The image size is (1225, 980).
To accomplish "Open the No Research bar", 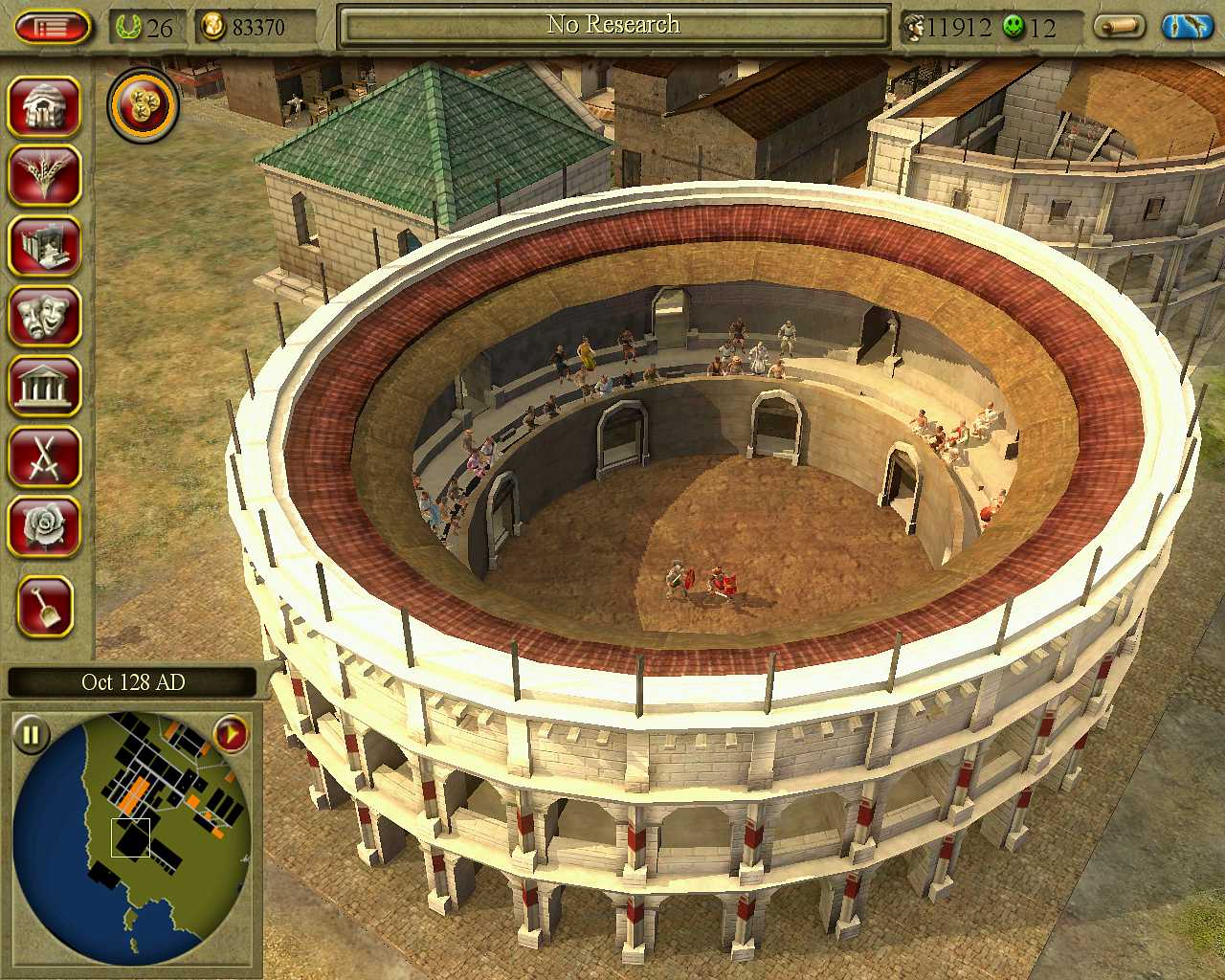I will (x=613, y=26).
